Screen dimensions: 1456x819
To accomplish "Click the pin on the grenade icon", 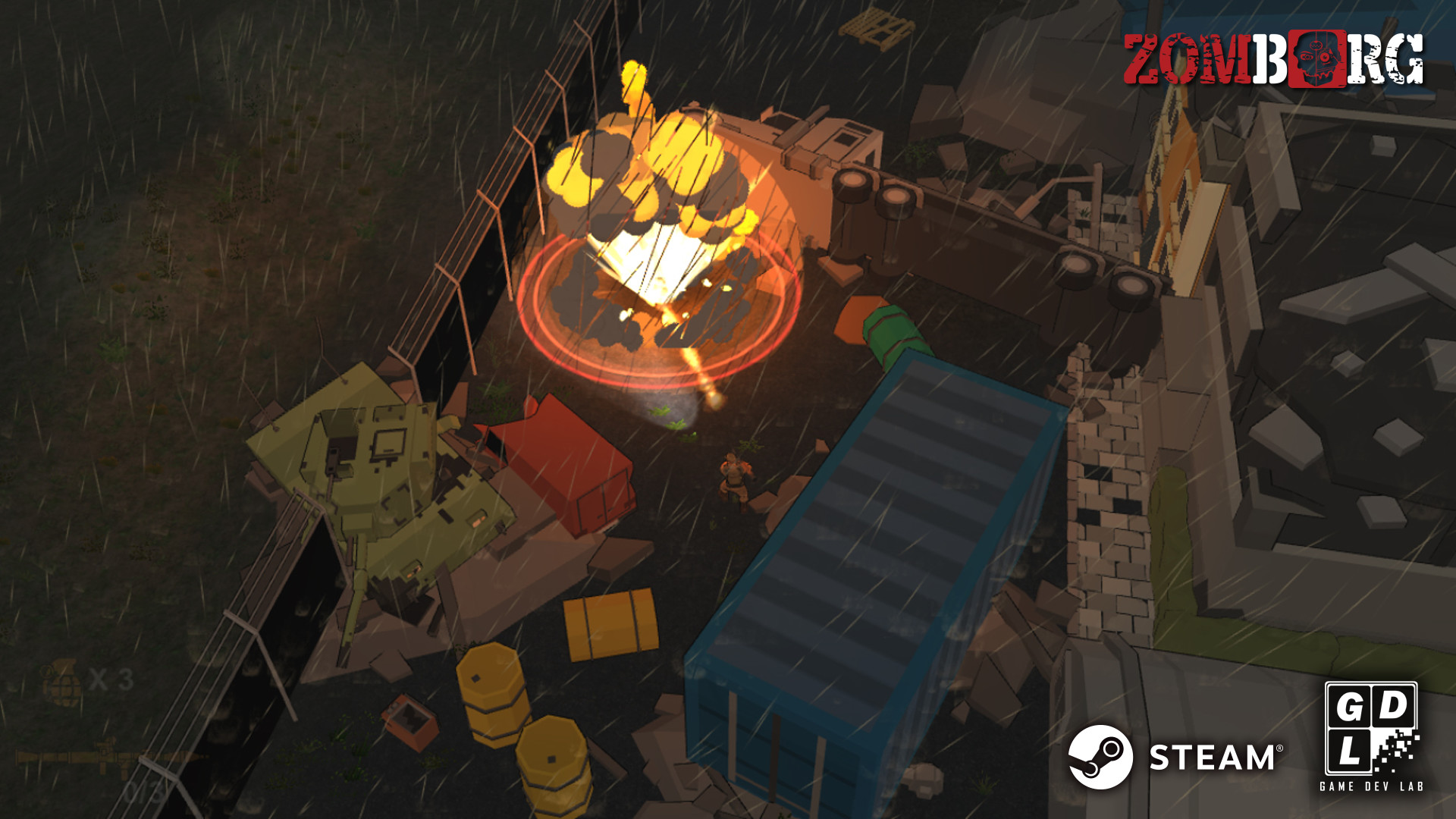I will [x=47, y=671].
